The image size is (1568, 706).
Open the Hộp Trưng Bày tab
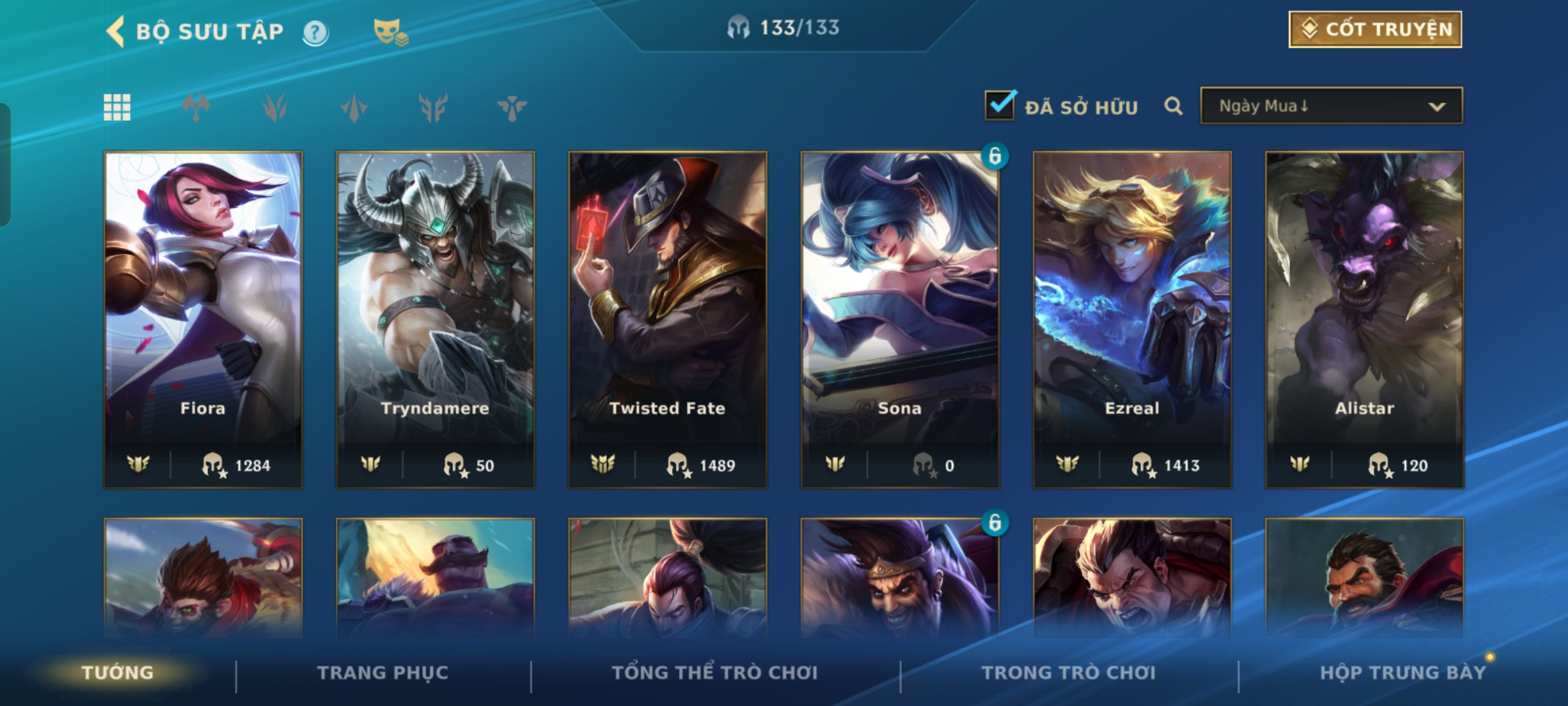(1403, 673)
